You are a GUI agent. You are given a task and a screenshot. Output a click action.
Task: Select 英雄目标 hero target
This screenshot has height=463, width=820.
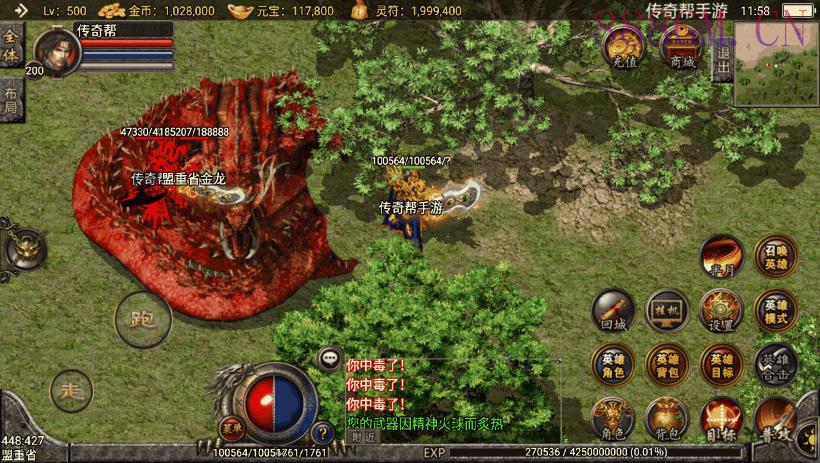(x=720, y=365)
